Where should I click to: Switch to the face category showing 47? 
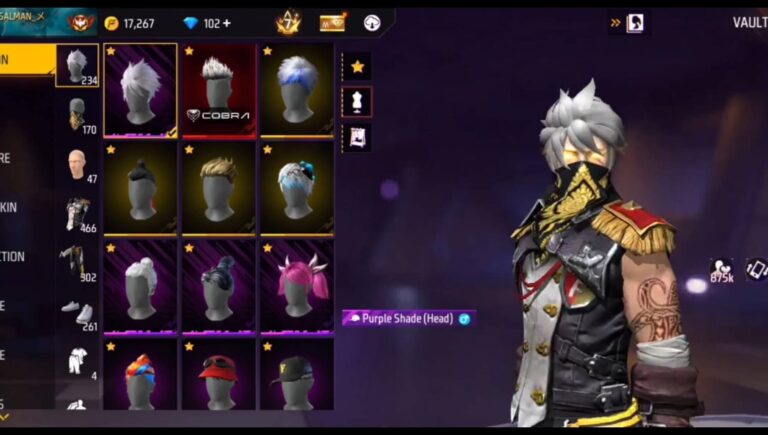(x=77, y=163)
